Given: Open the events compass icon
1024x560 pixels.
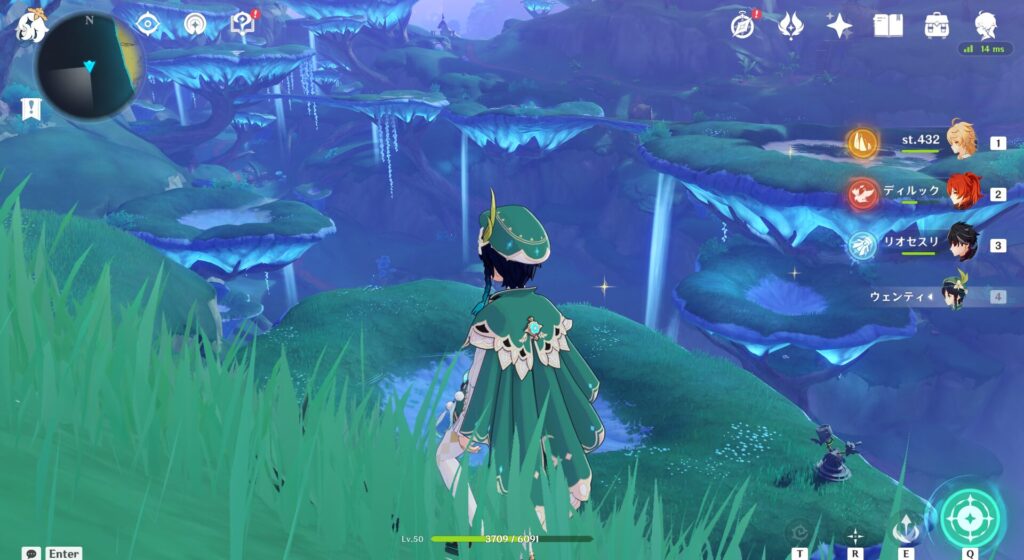Looking at the screenshot, I should pos(741,26).
